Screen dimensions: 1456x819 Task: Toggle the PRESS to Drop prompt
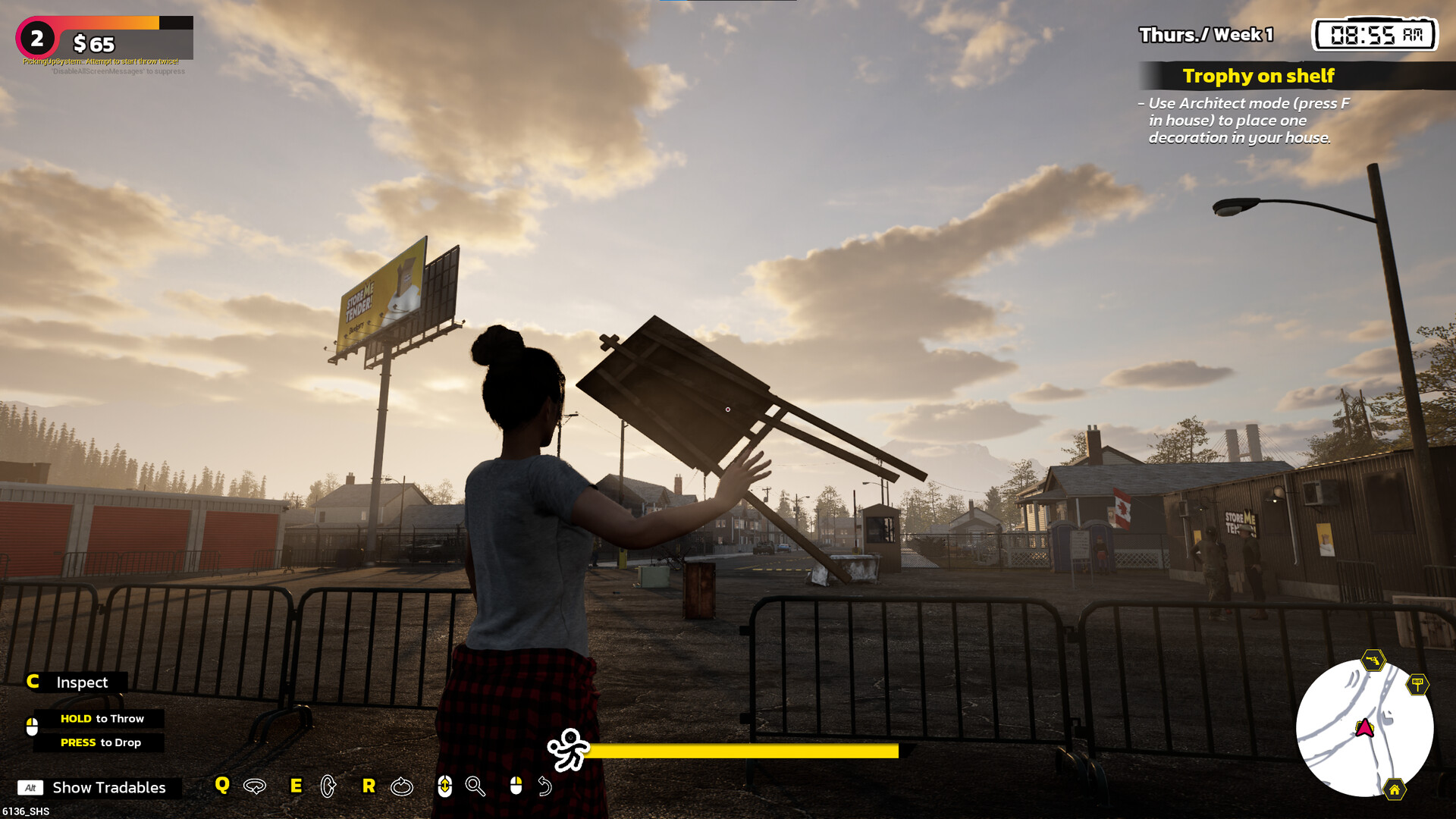(100, 742)
